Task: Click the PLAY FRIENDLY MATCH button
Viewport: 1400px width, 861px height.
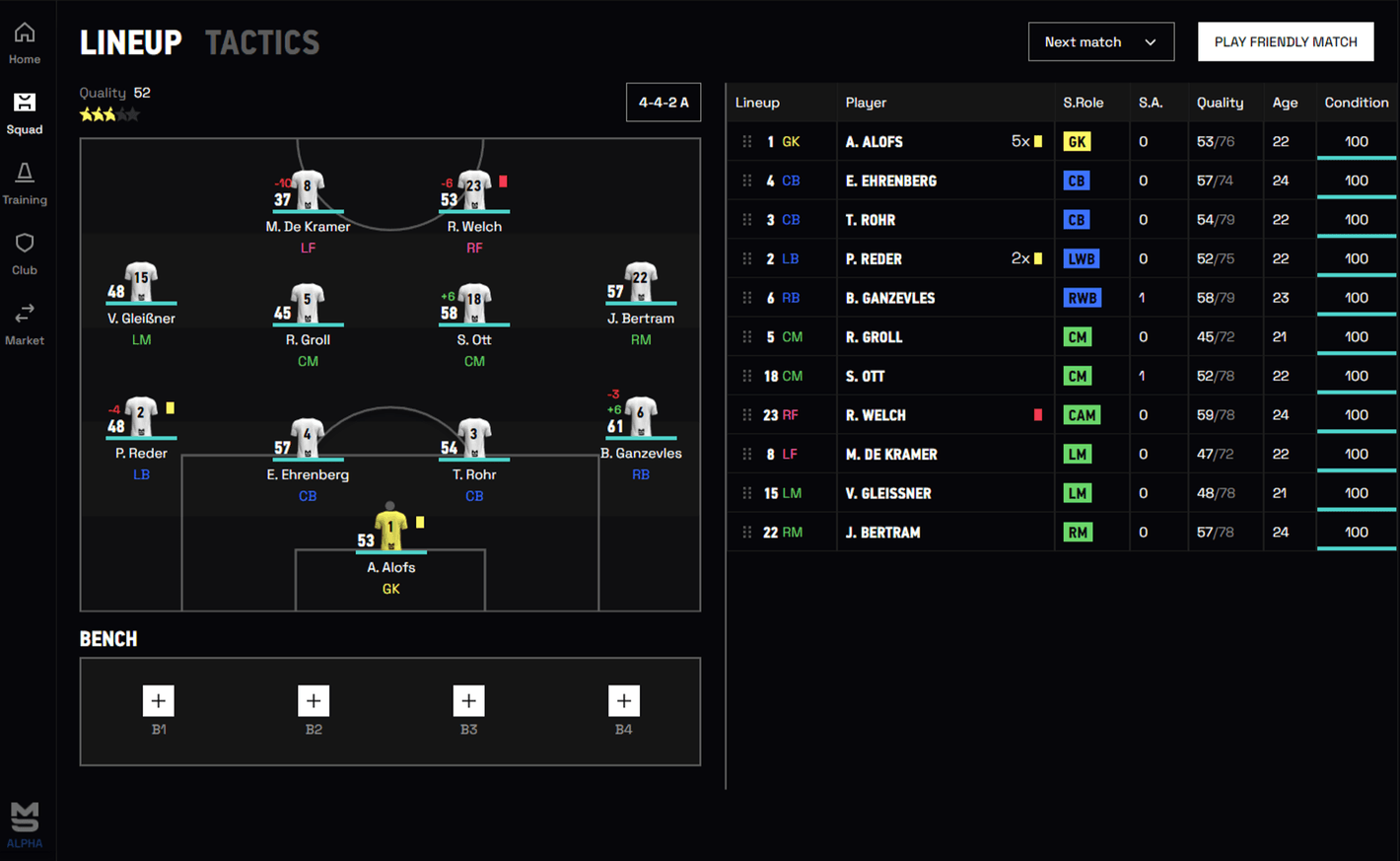Action: click(1286, 41)
